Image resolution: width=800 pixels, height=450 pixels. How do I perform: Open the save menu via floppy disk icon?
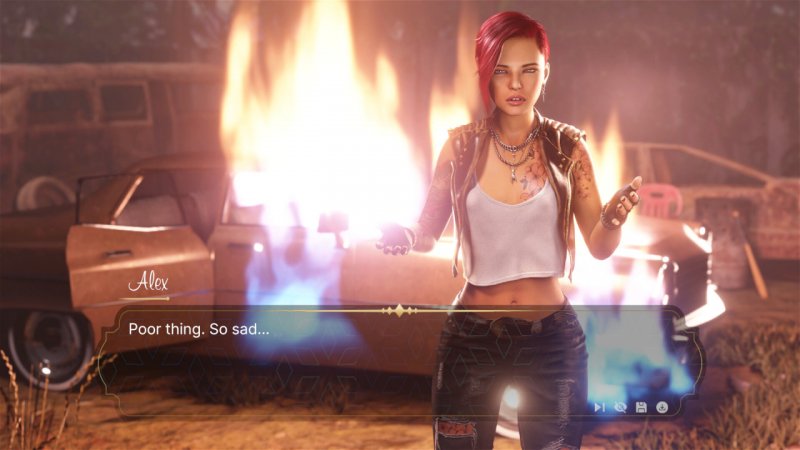641,407
